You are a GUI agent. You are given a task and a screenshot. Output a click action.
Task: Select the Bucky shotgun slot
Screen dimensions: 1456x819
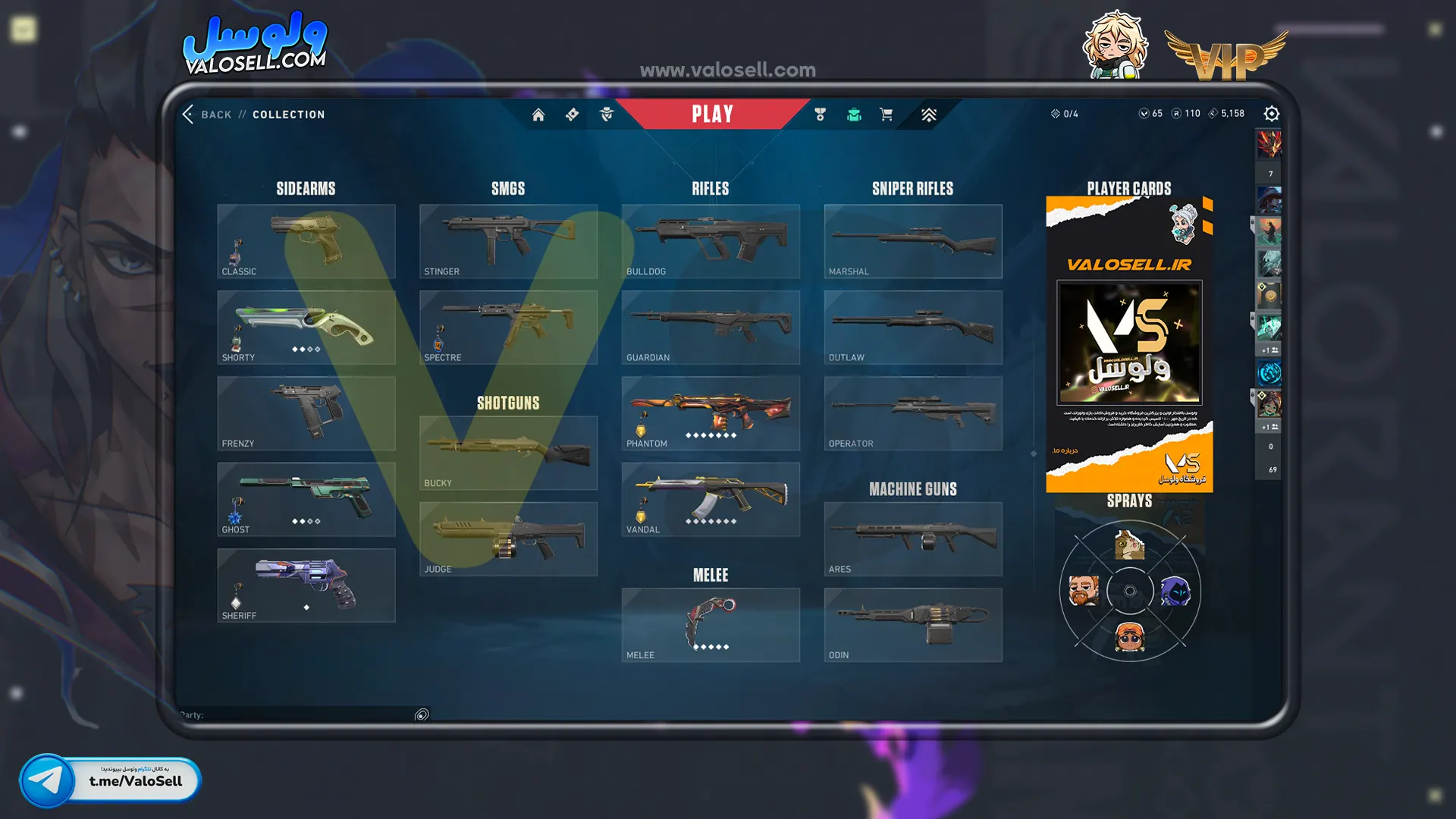(508, 453)
